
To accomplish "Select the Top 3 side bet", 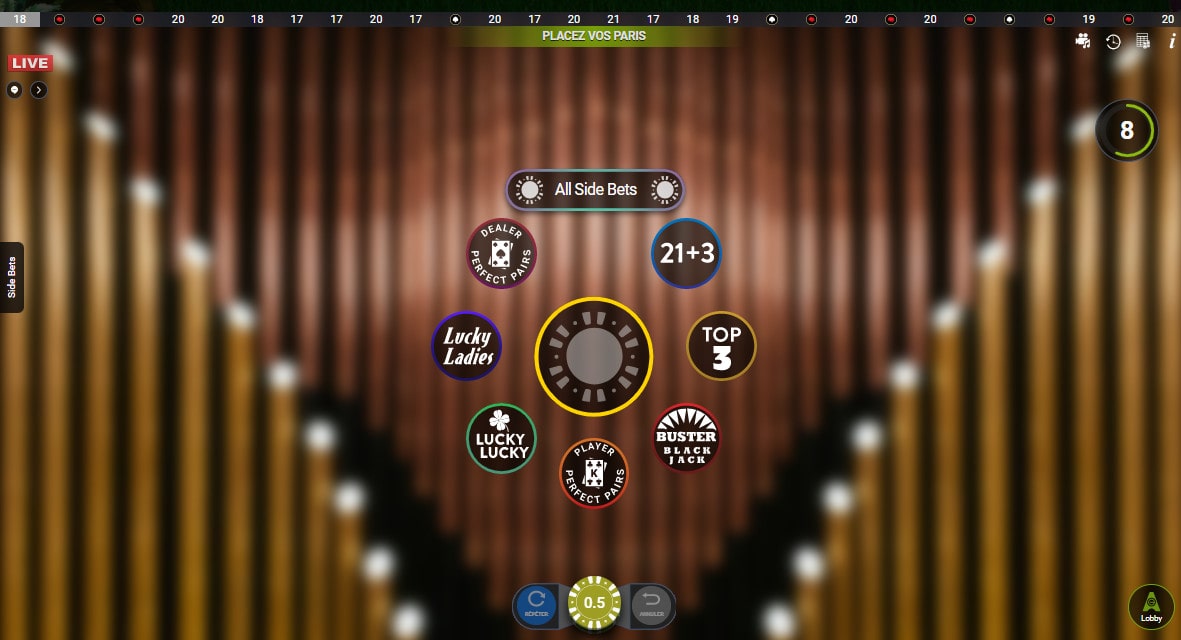I will pyautogui.click(x=721, y=346).
